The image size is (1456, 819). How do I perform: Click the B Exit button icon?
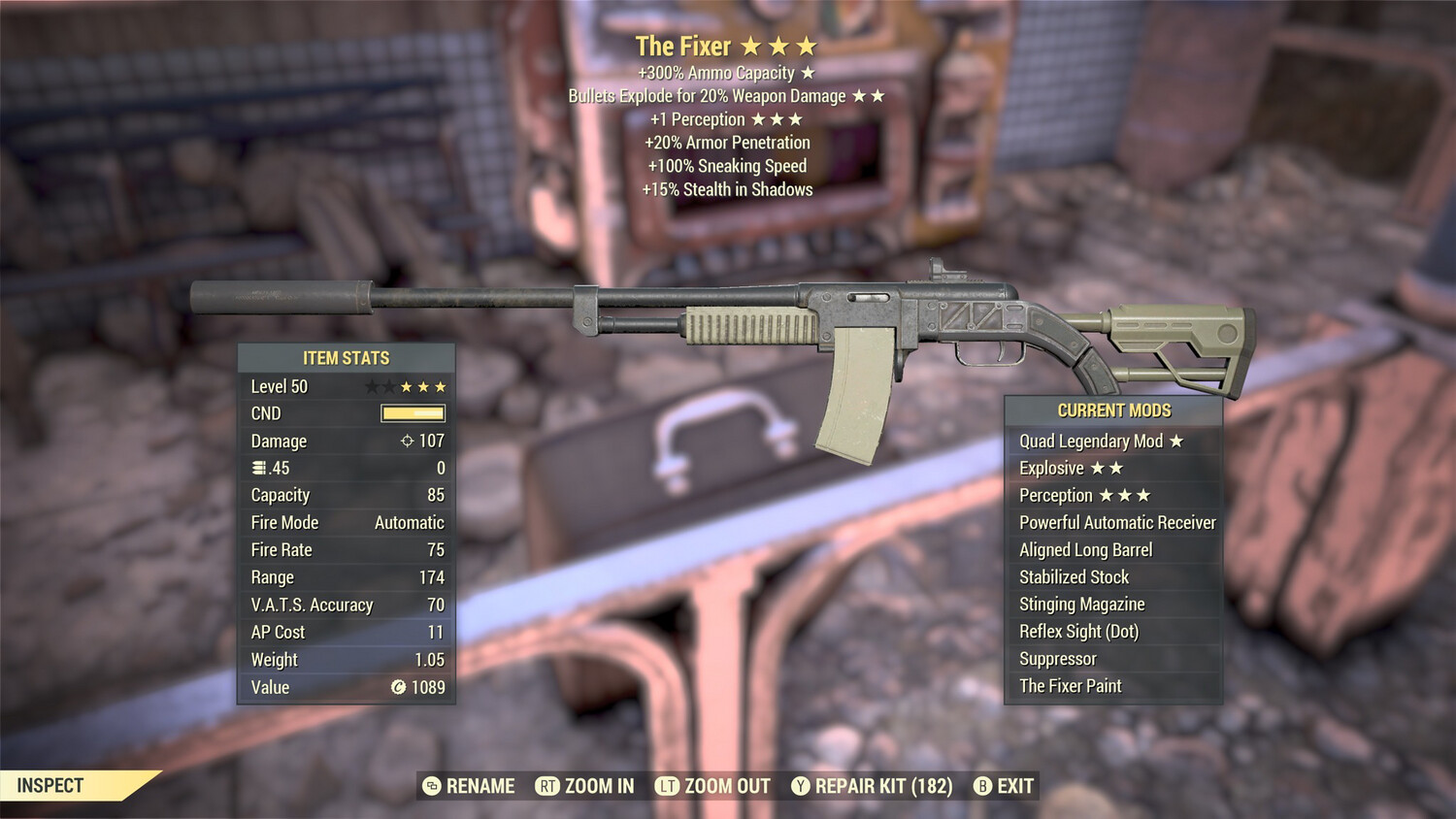coord(982,786)
